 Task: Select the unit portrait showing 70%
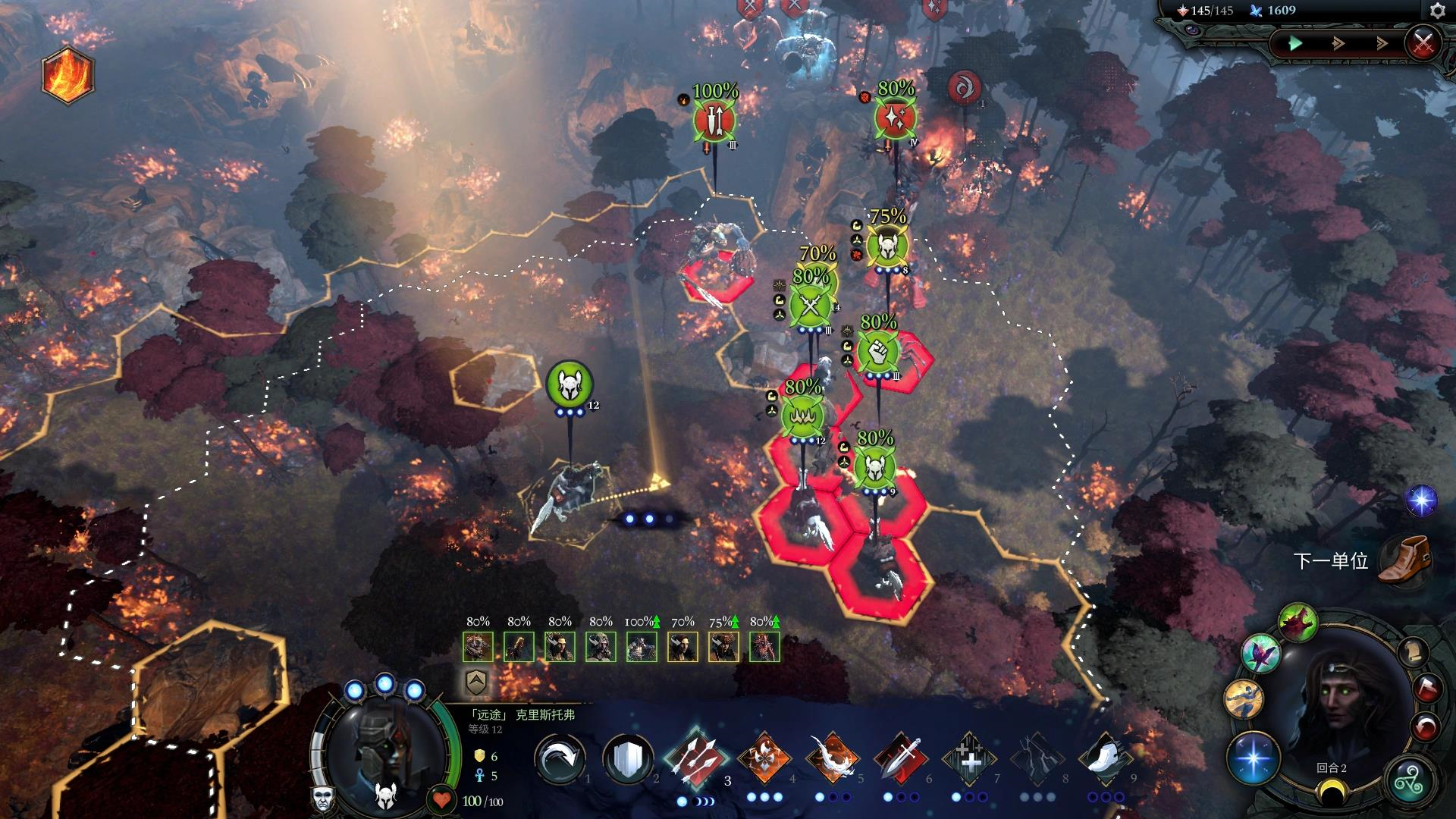click(x=682, y=647)
